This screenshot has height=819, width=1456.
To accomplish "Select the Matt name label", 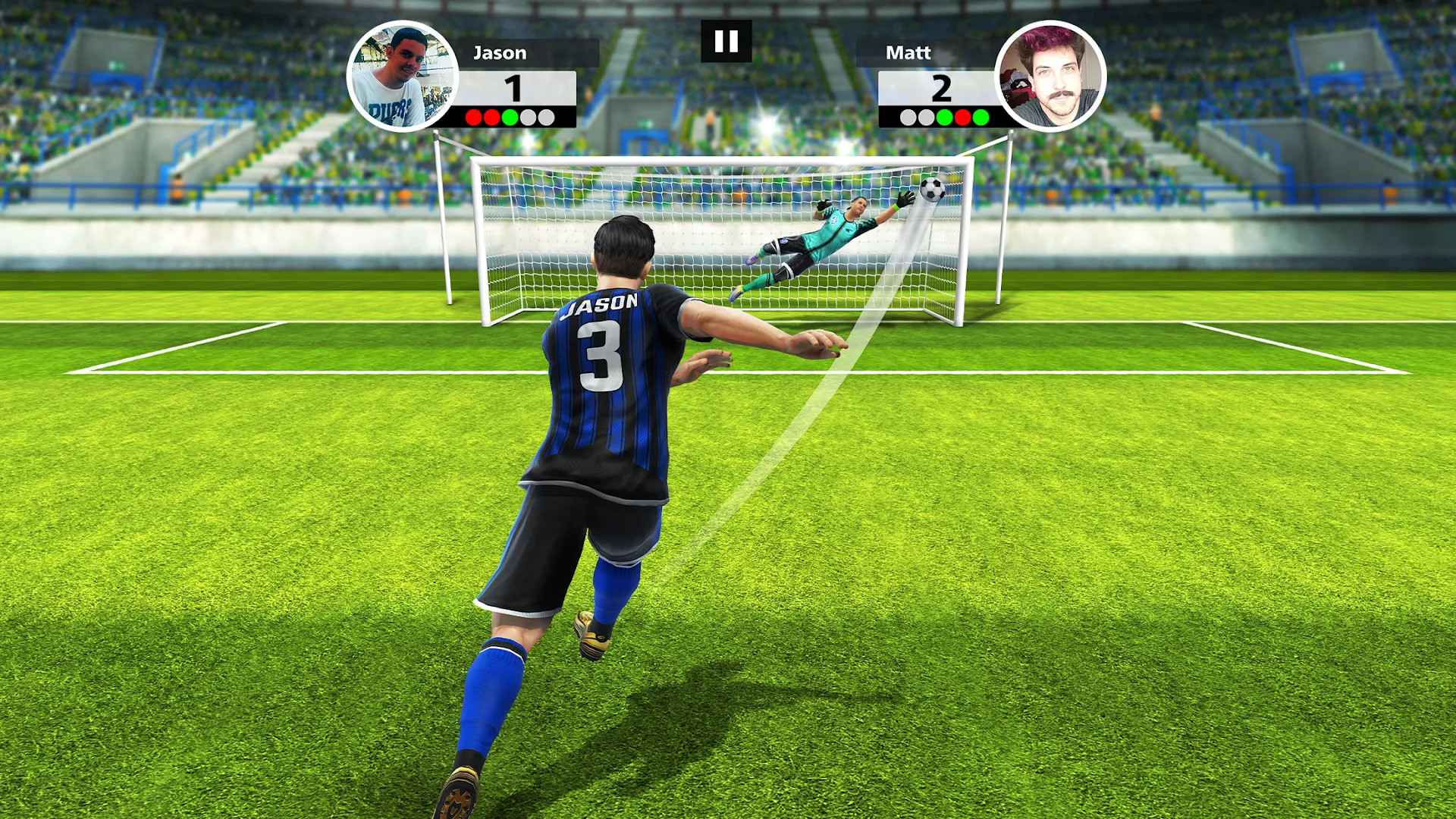I will 907,52.
